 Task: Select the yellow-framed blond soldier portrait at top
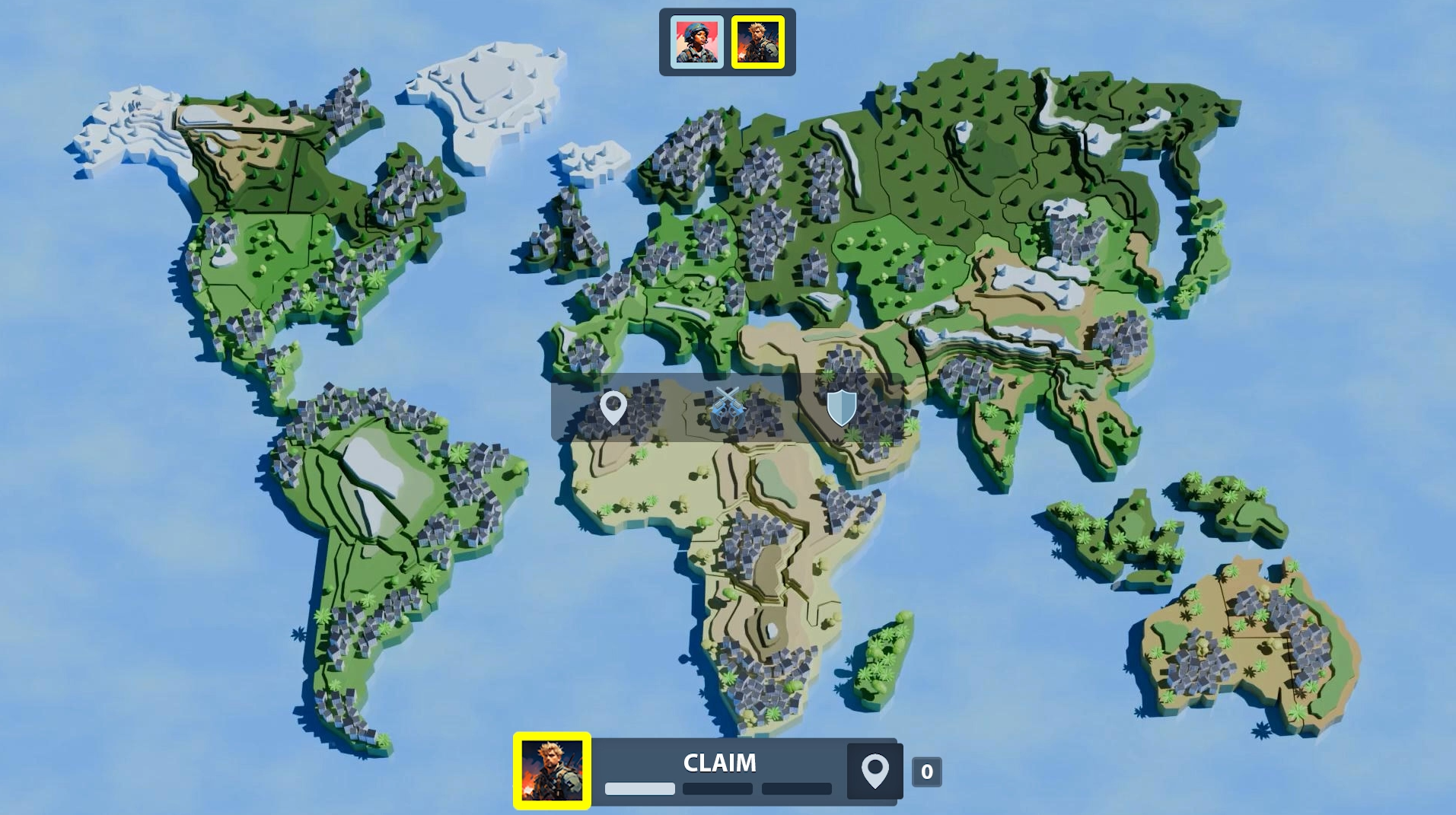pyautogui.click(x=757, y=43)
